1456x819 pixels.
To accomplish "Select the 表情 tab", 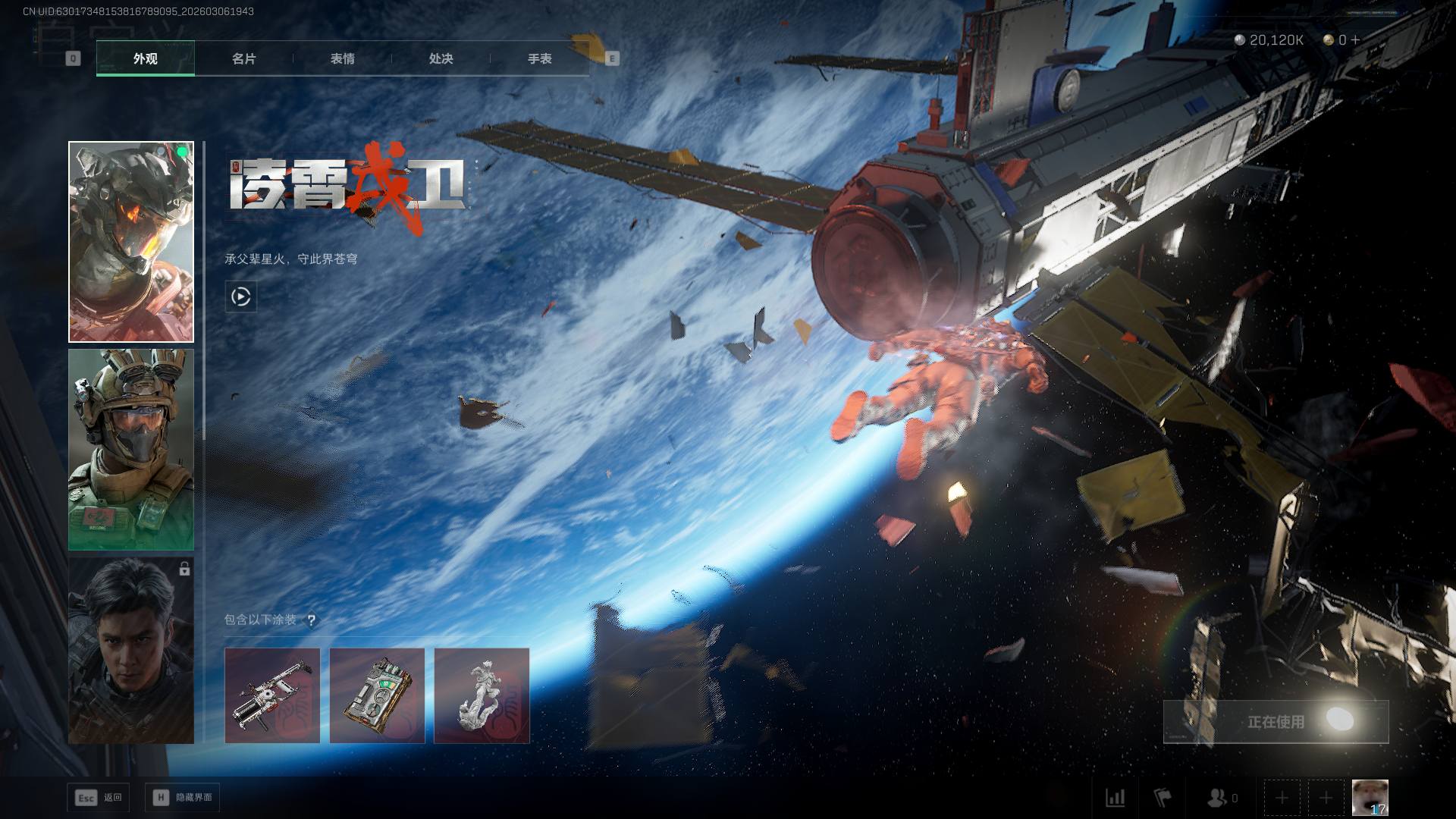I will [x=342, y=58].
